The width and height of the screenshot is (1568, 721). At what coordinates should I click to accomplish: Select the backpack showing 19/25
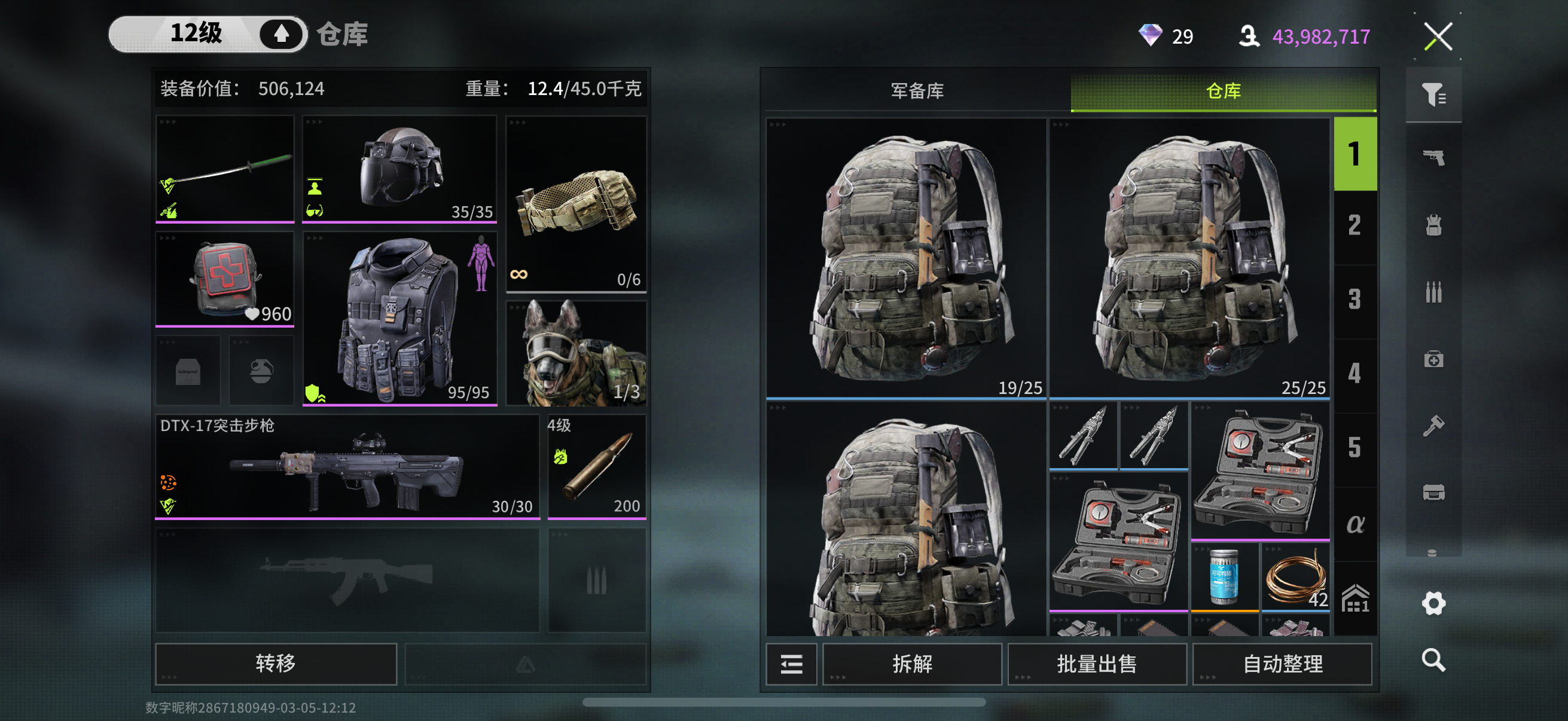coord(906,258)
